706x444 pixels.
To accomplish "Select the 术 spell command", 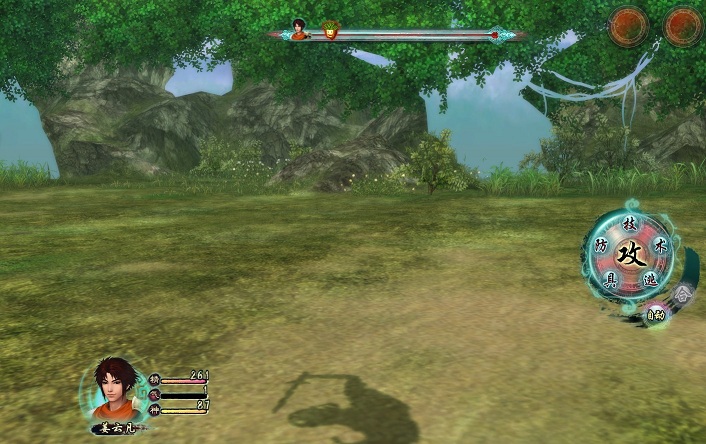I will click(x=659, y=243).
